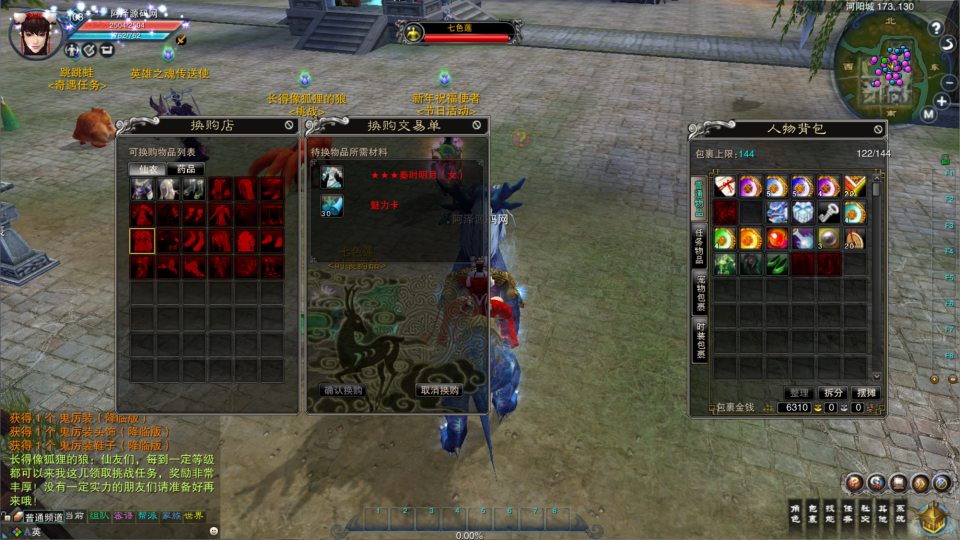The image size is (960, 540).
Task: Click the 拆分 split button
Action: [x=832, y=393]
